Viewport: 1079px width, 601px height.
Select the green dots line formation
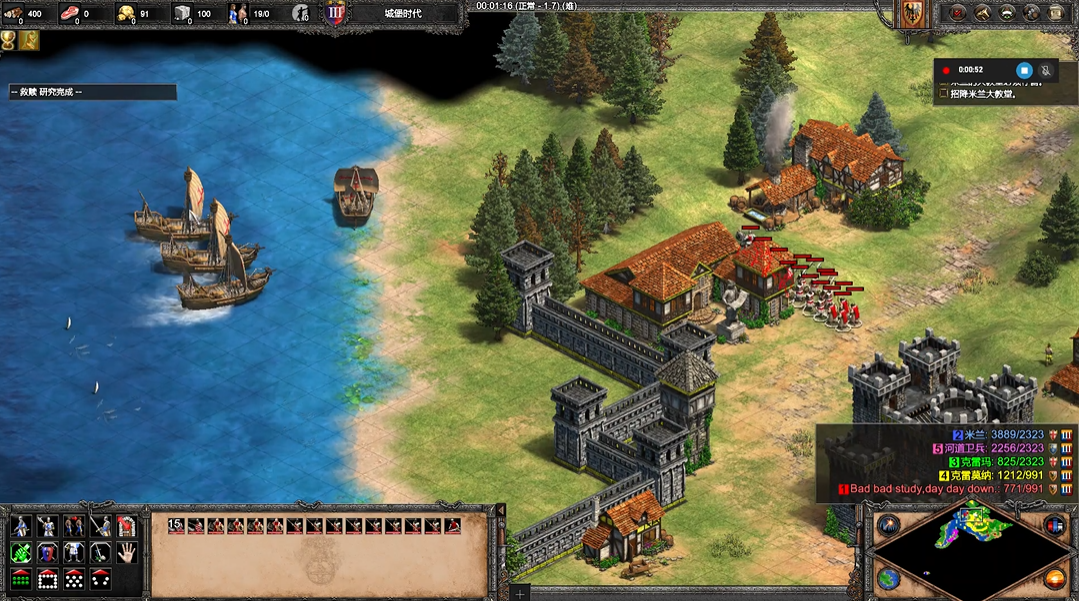coord(19,578)
